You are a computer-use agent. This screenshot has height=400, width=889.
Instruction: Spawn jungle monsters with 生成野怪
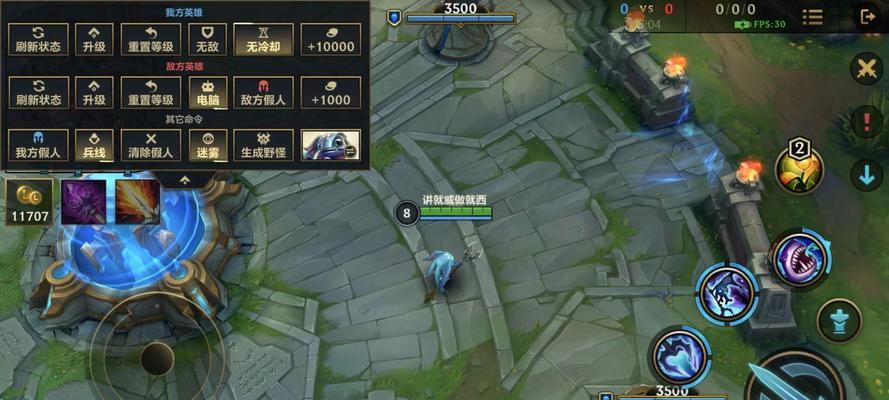coord(263,144)
